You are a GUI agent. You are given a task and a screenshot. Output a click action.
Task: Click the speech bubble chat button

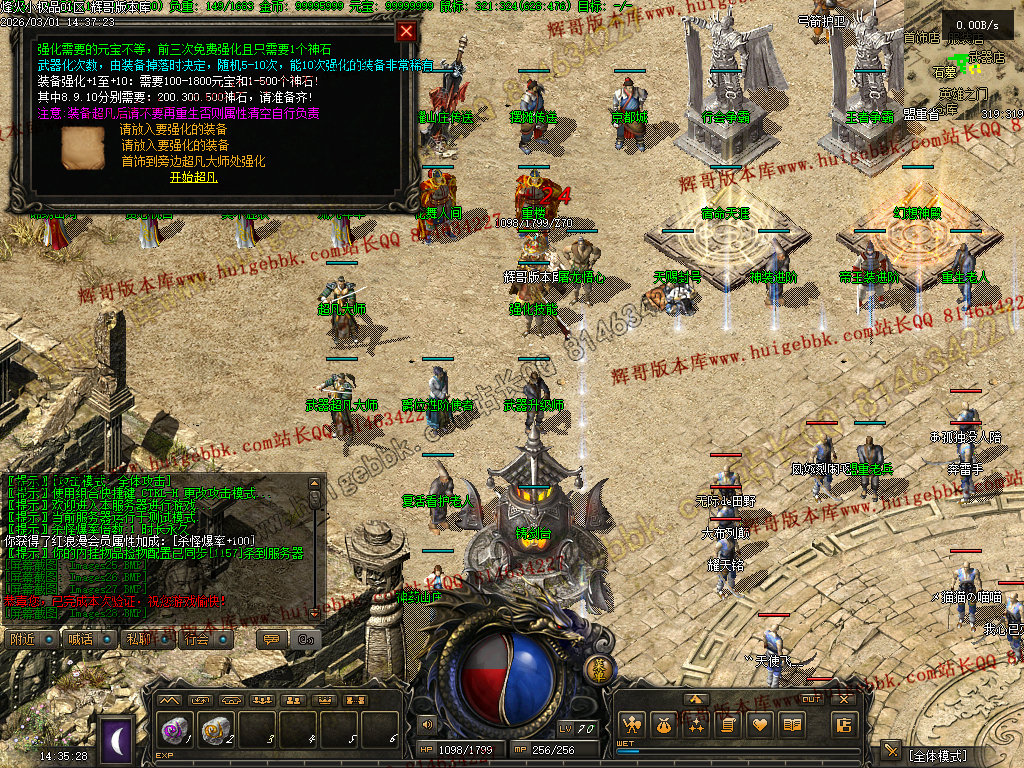pyautogui.click(x=270, y=639)
